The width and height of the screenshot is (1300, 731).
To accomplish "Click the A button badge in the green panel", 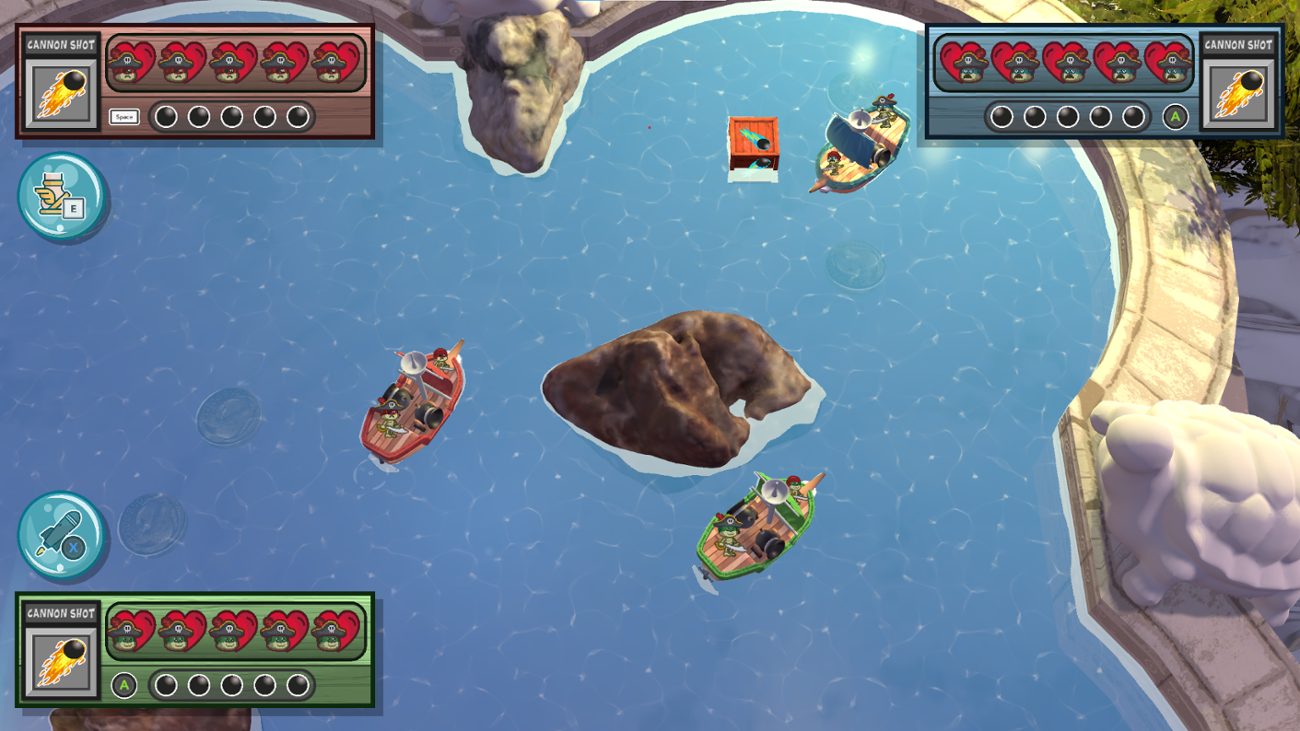I will pyautogui.click(x=126, y=683).
